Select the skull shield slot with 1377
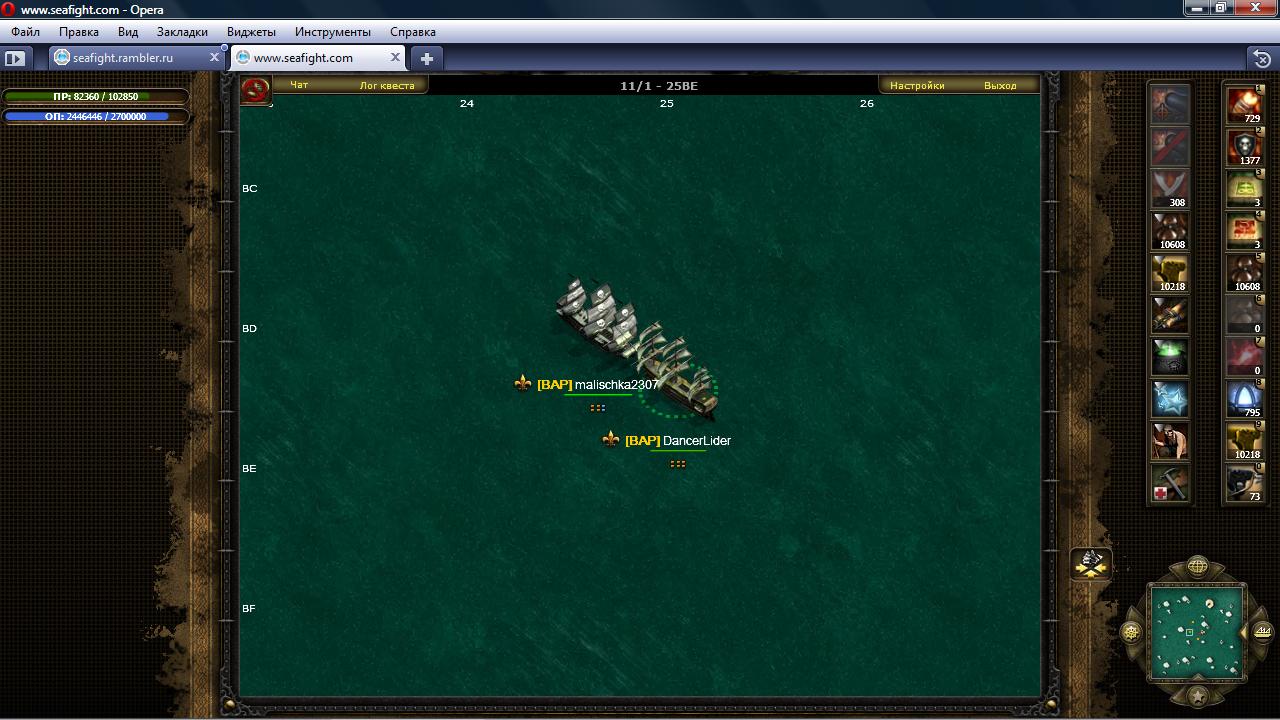This screenshot has height=720, width=1280. click(1245, 146)
